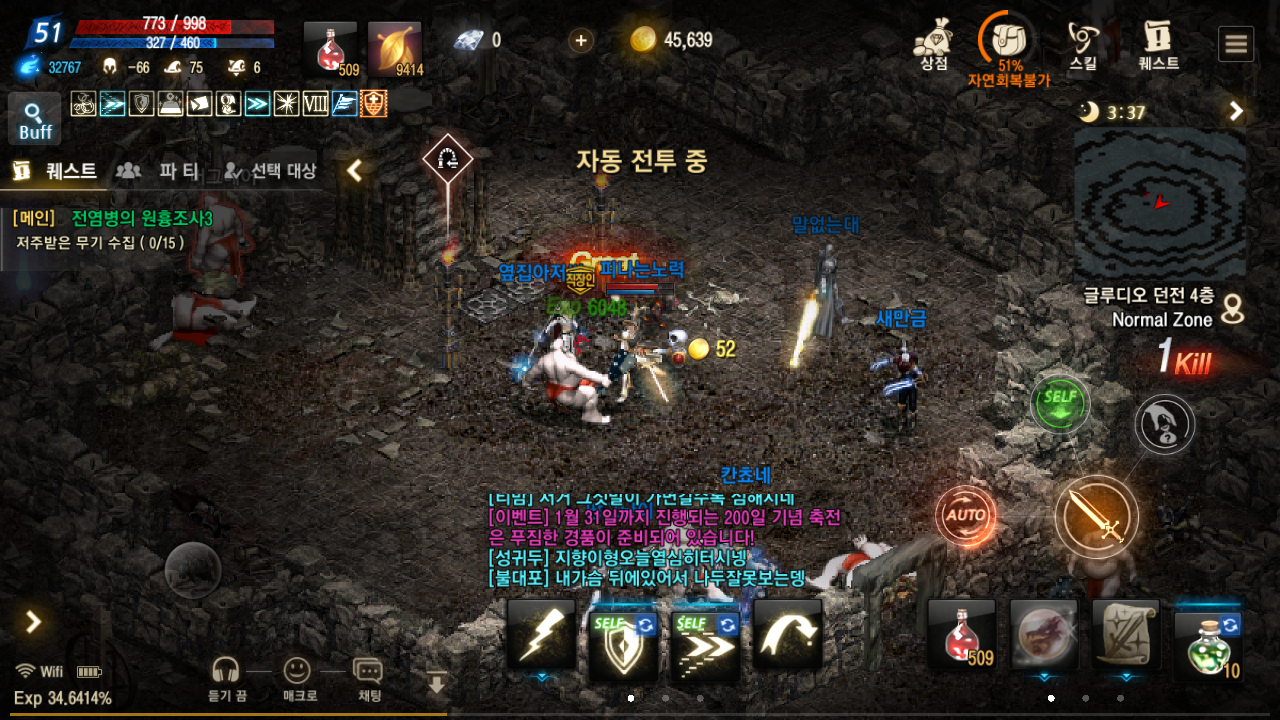Image resolution: width=1280 pixels, height=720 pixels.
Task: Open the hamburger main menu
Action: pos(1236,44)
